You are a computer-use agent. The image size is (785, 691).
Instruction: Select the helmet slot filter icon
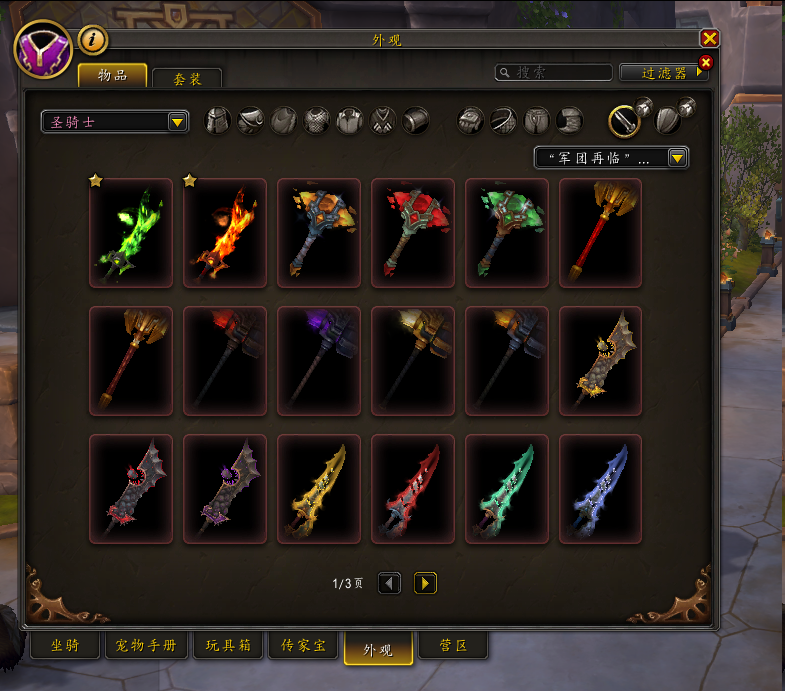click(218, 121)
